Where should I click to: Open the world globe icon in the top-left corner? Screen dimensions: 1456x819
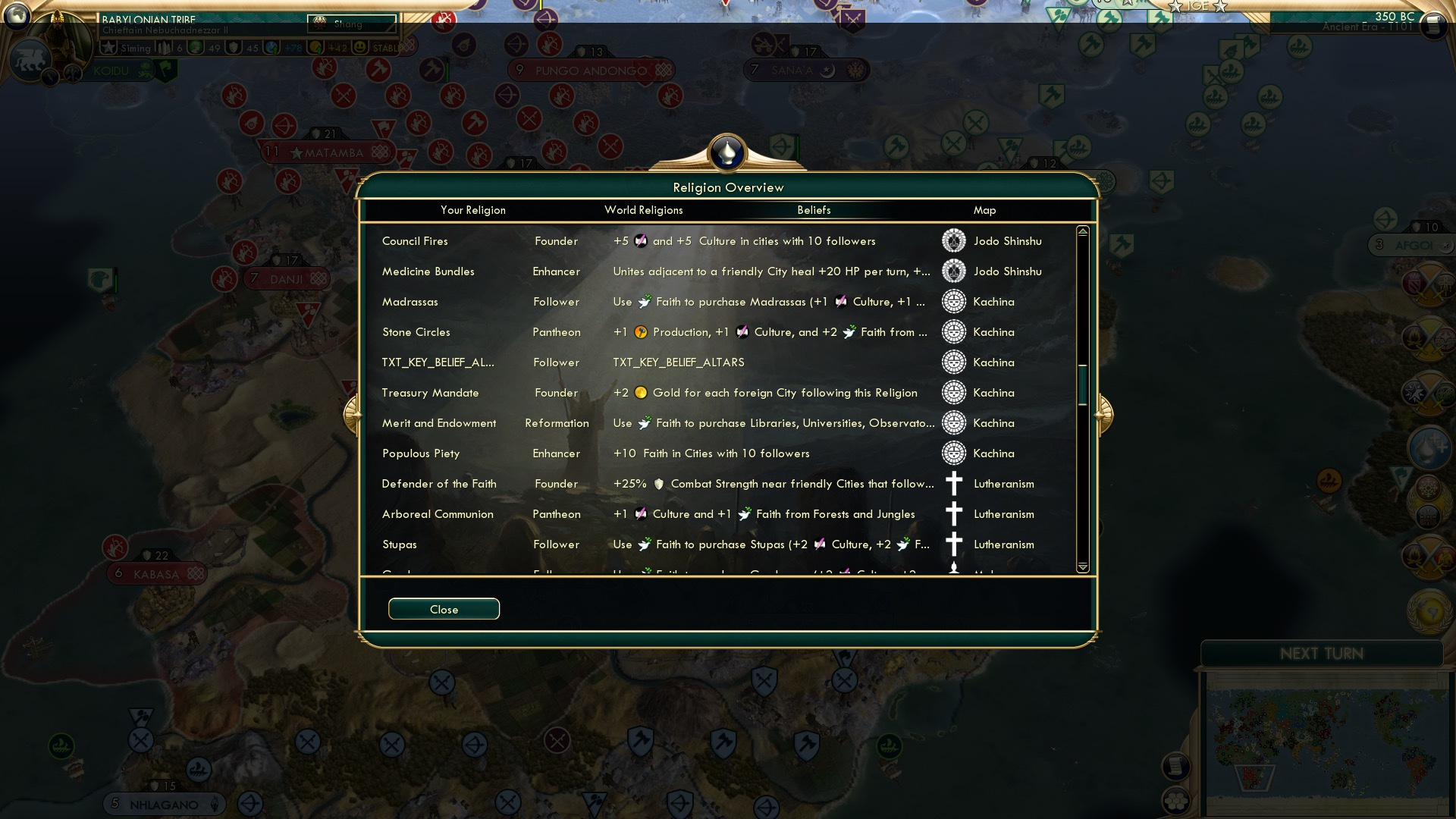(17, 17)
